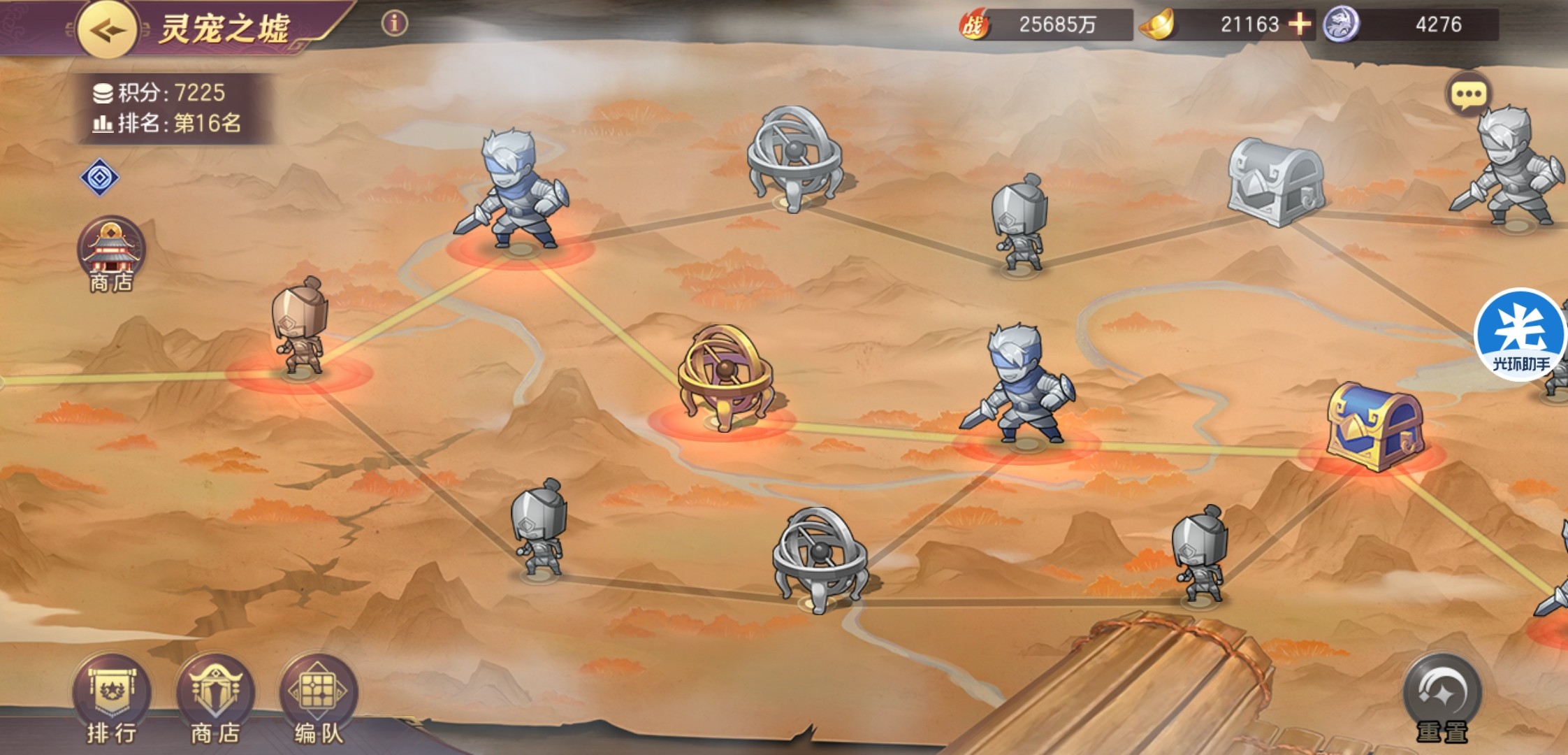Open the 编队 team formation menu
This screenshot has height=755, width=1568.
click(x=319, y=700)
